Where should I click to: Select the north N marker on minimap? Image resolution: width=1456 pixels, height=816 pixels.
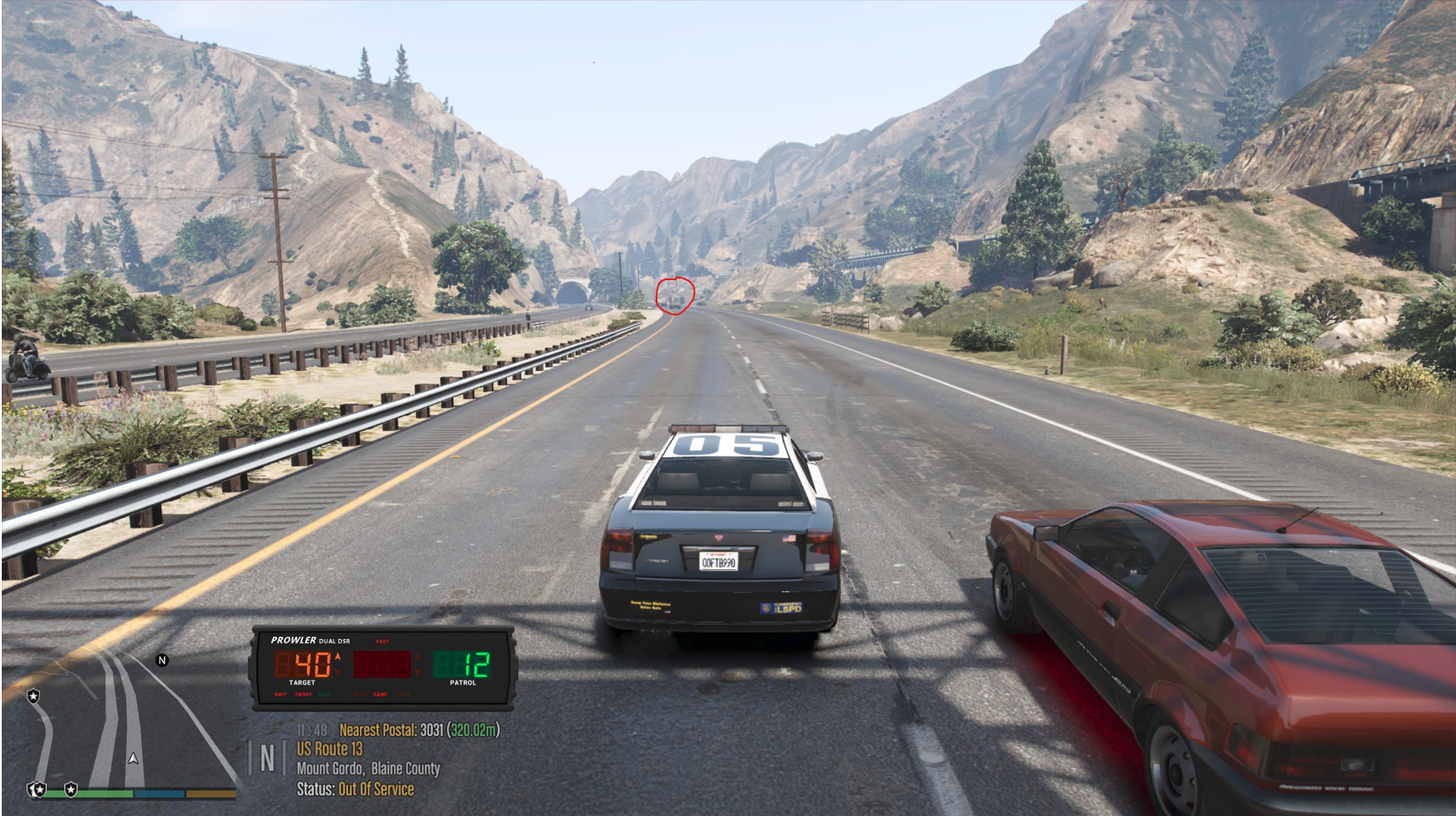pyautogui.click(x=162, y=660)
